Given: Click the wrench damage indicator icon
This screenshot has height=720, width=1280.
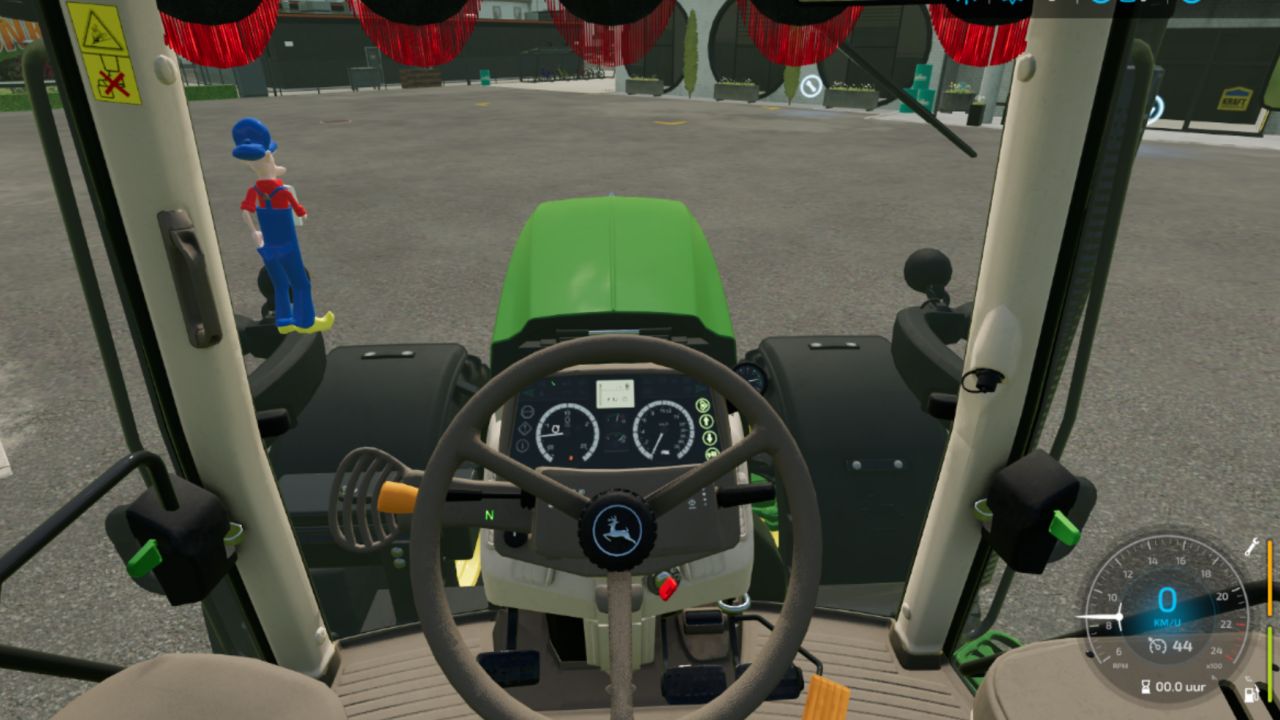Looking at the screenshot, I should [x=1251, y=548].
